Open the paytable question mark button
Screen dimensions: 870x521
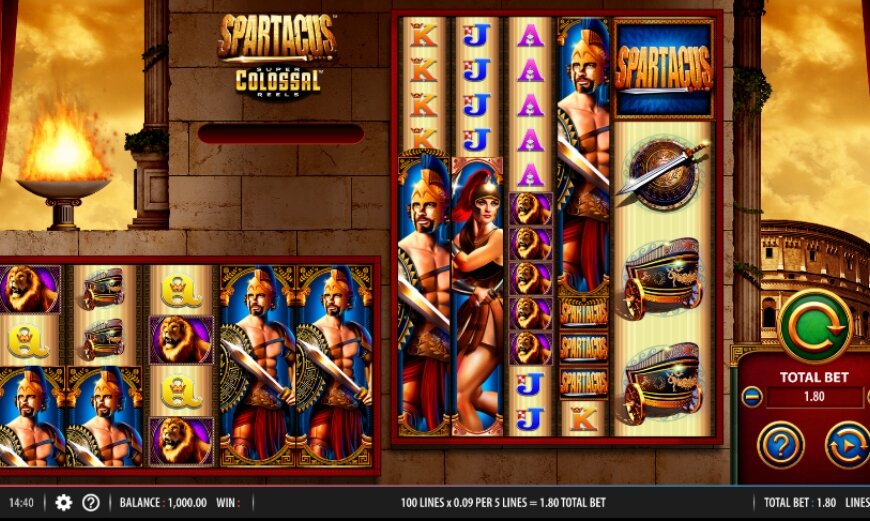point(782,443)
